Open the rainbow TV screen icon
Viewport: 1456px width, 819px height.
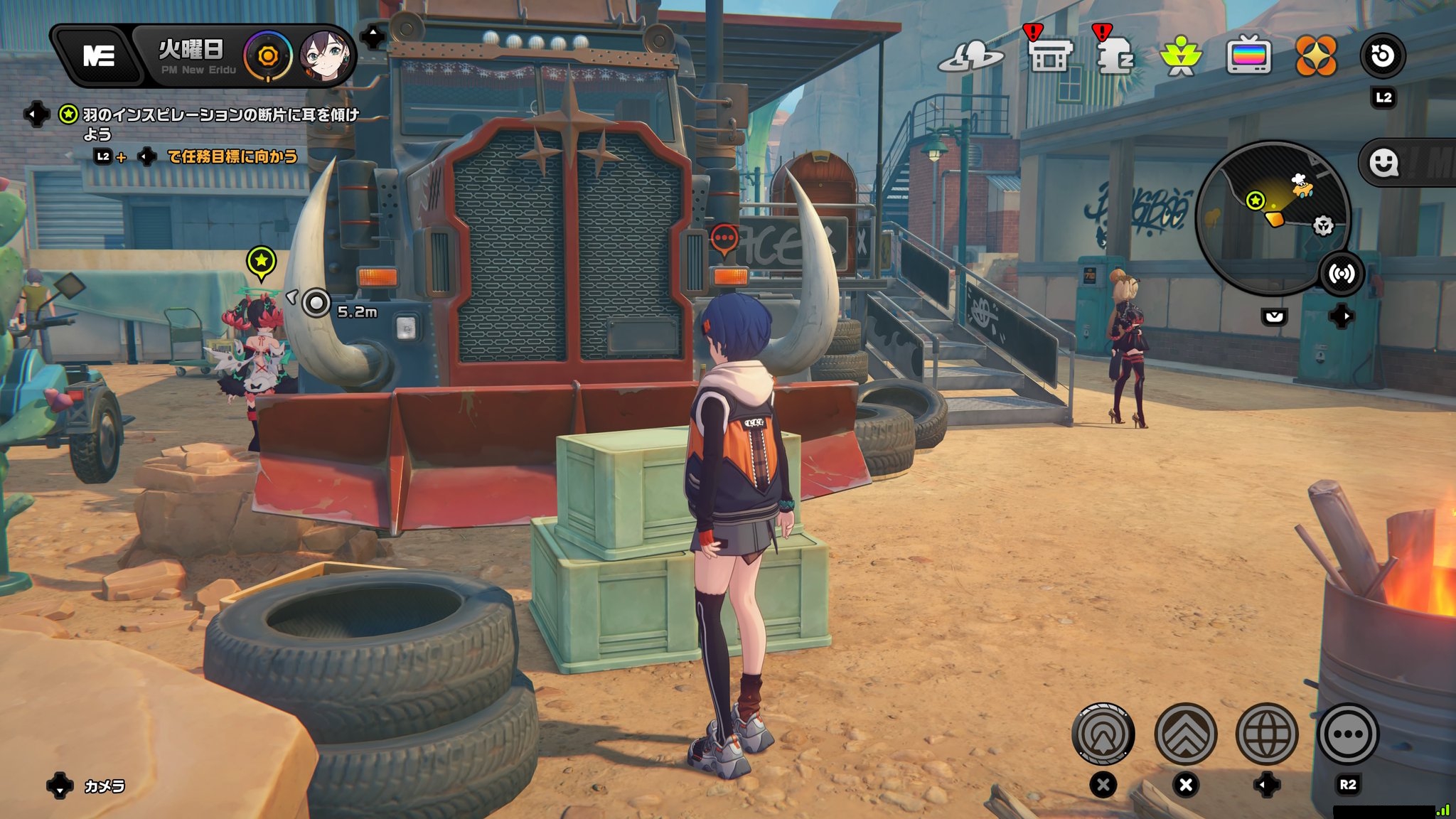click(x=1248, y=57)
